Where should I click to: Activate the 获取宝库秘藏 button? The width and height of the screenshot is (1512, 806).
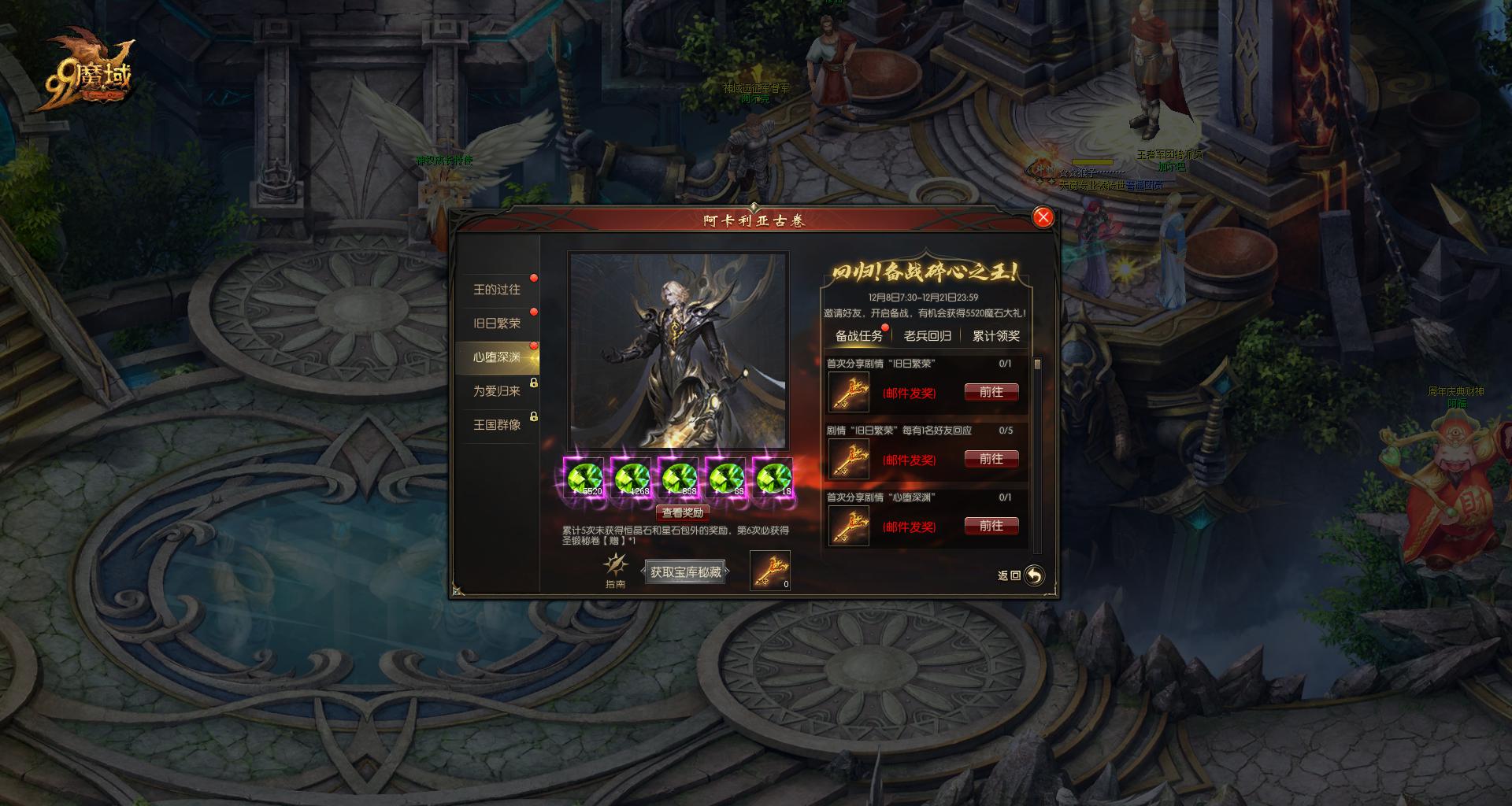[x=685, y=572]
